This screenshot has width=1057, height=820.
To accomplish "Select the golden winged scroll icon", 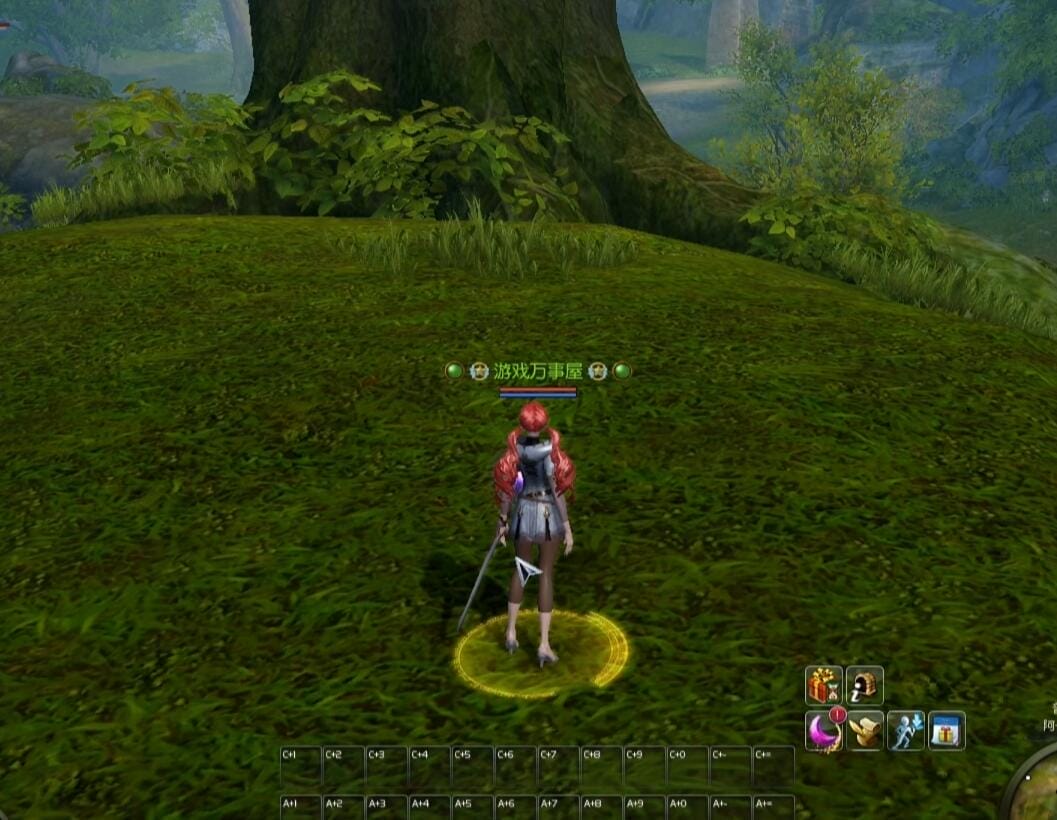I will pos(865,731).
